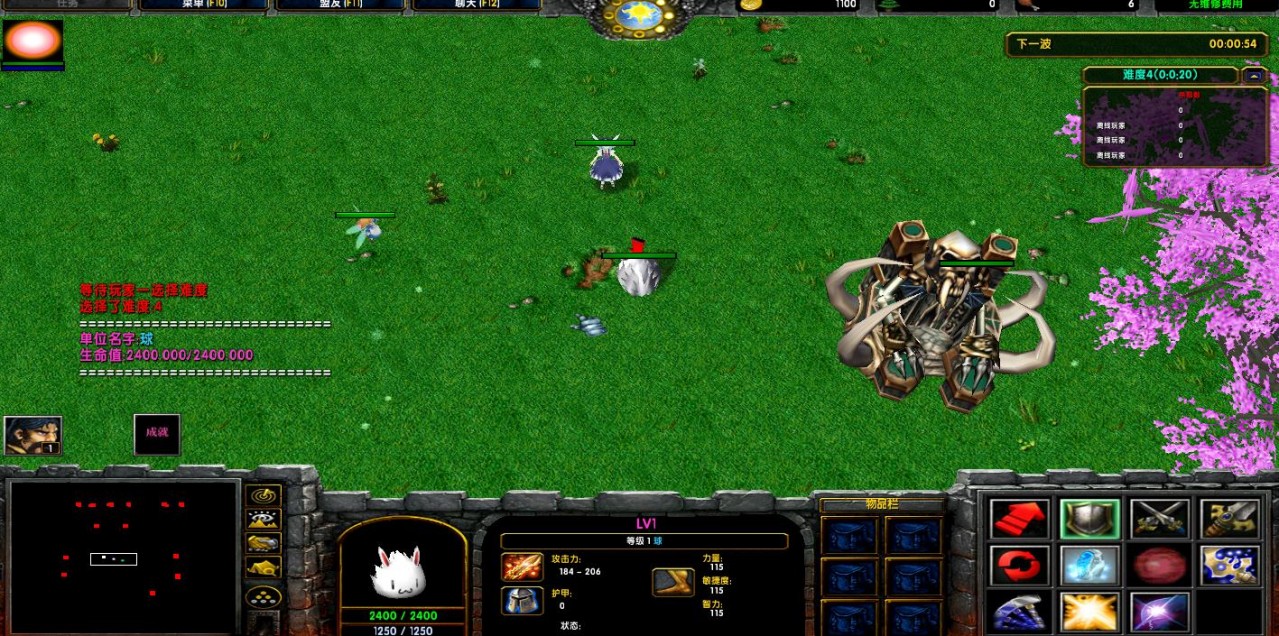Screen dimensions: 1279x636
Task: Select the white rabbit unit portrait
Action: click(401, 573)
